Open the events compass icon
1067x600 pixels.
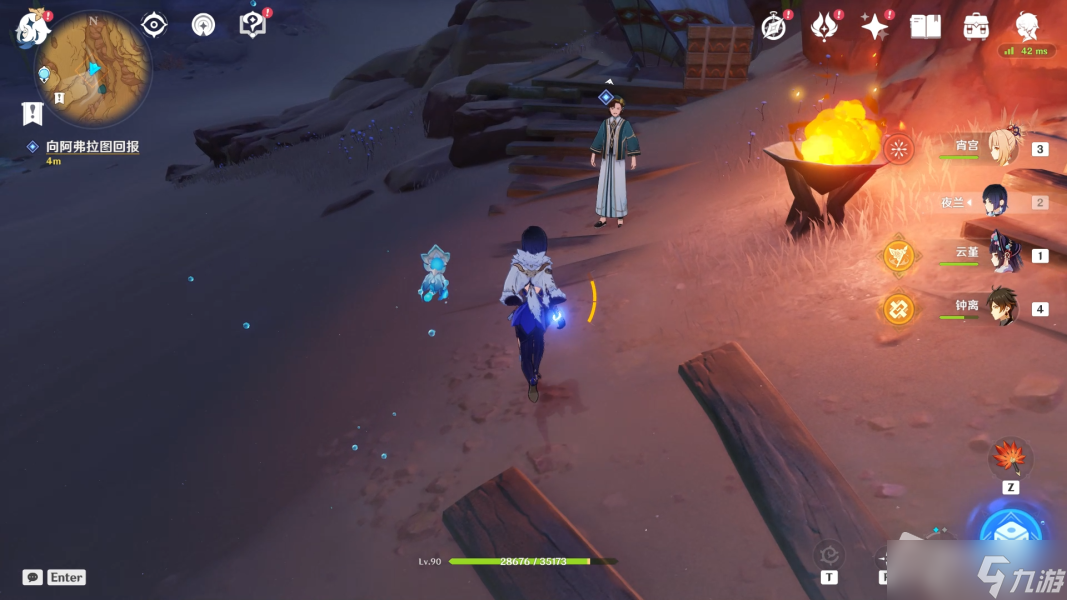(774, 27)
